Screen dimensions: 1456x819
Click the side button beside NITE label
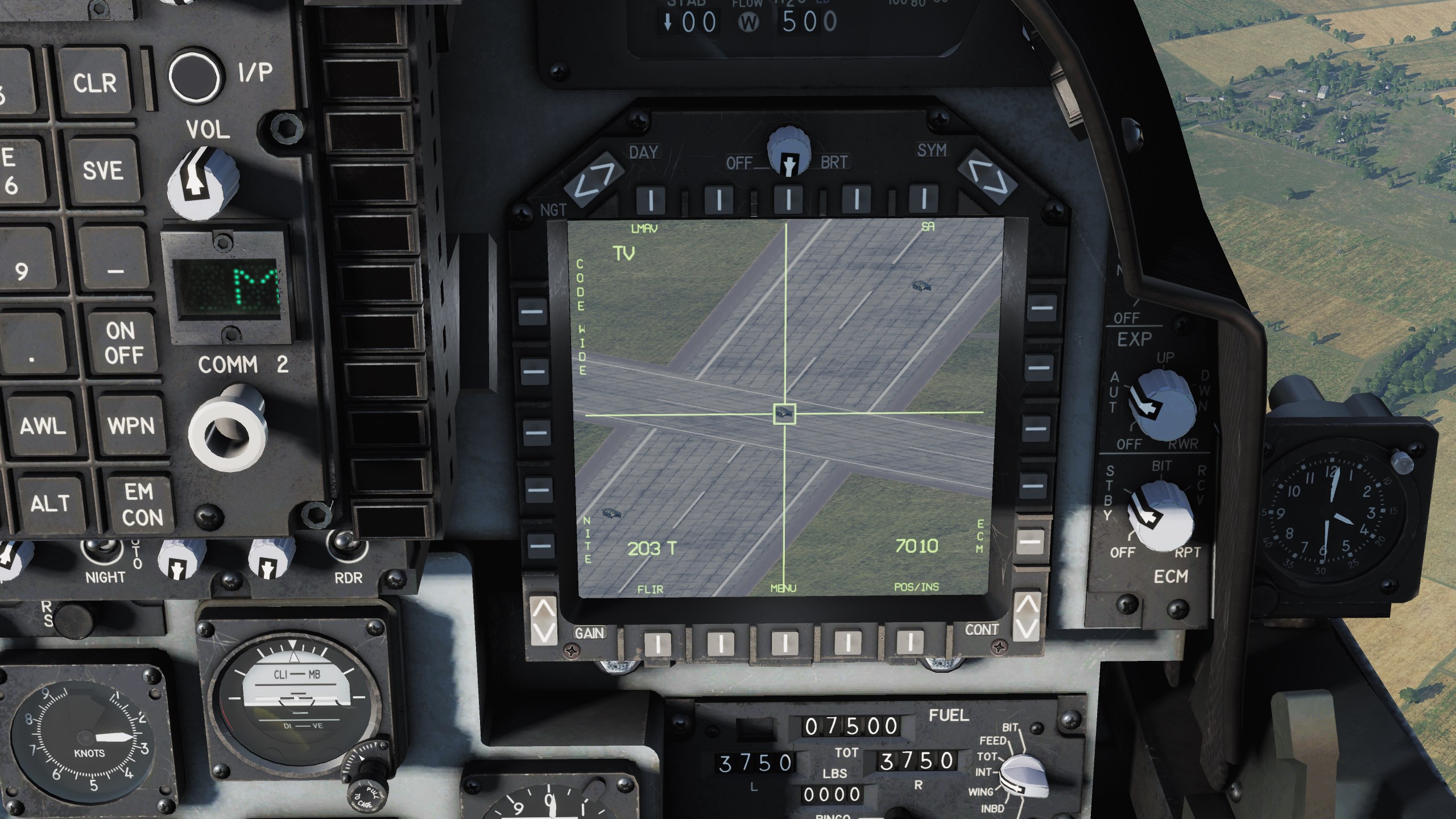point(540,545)
